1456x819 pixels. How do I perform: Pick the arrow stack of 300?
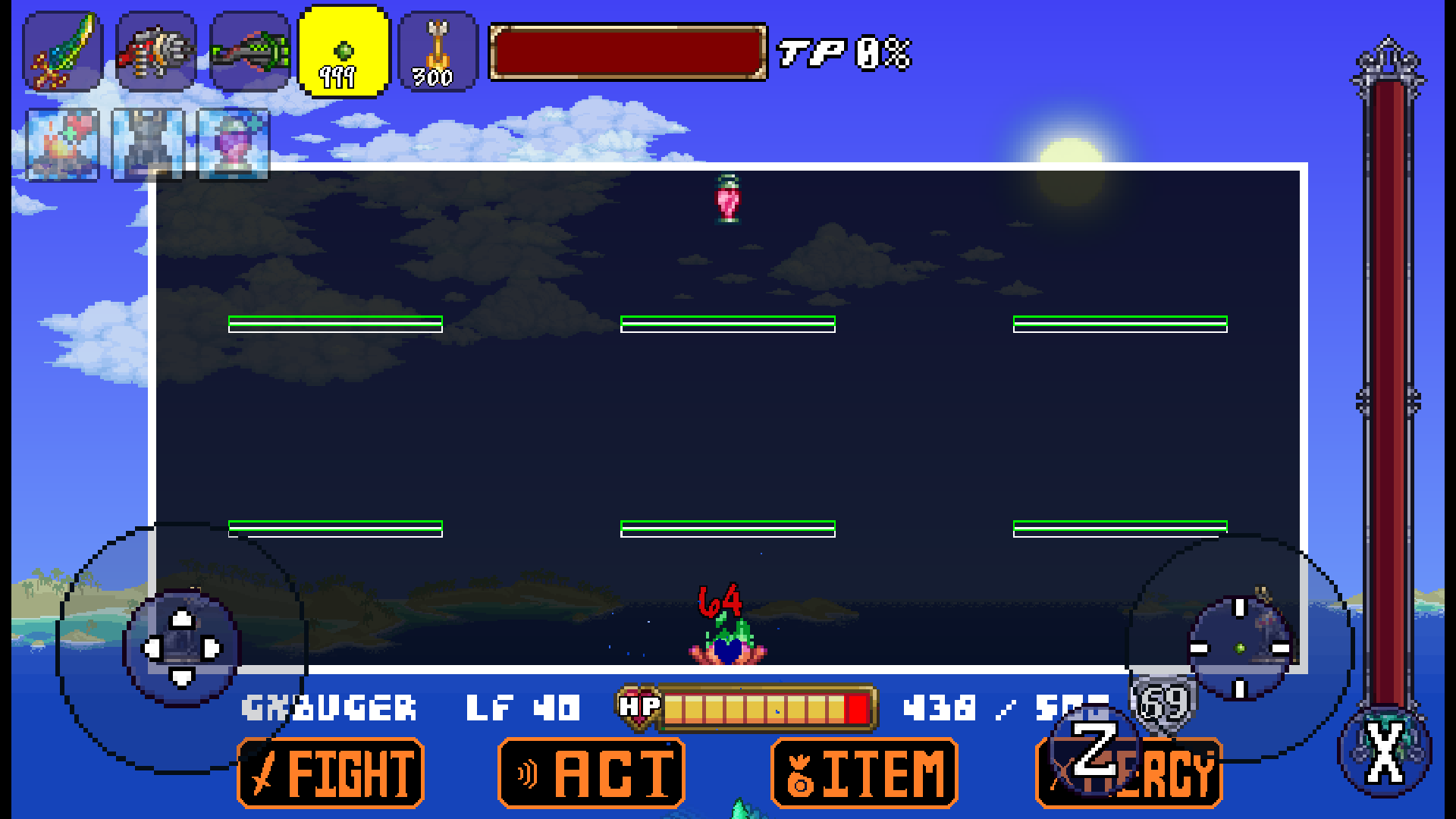click(x=438, y=52)
